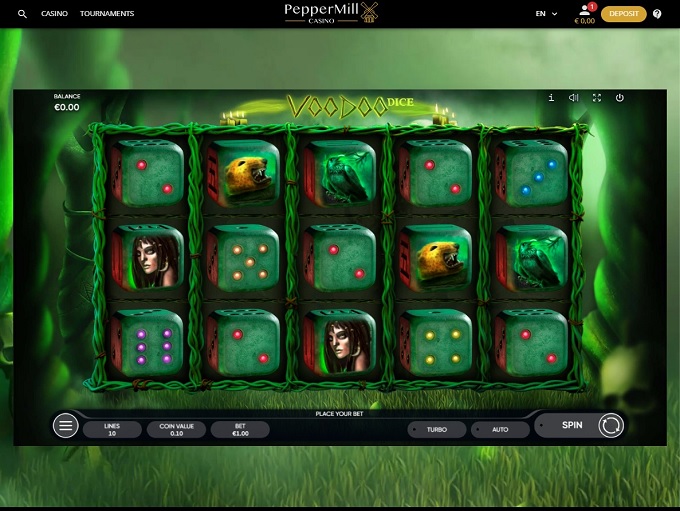The height and width of the screenshot is (511, 680).
Task: Open the Auto spin options
Action: [500, 429]
